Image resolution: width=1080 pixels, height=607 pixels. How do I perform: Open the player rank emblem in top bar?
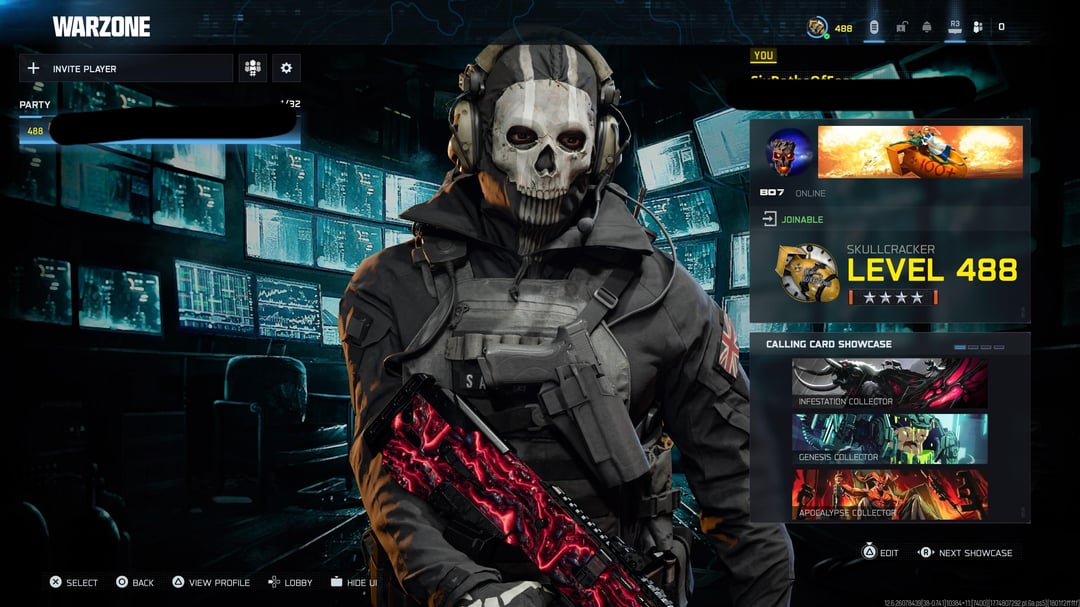[x=818, y=27]
